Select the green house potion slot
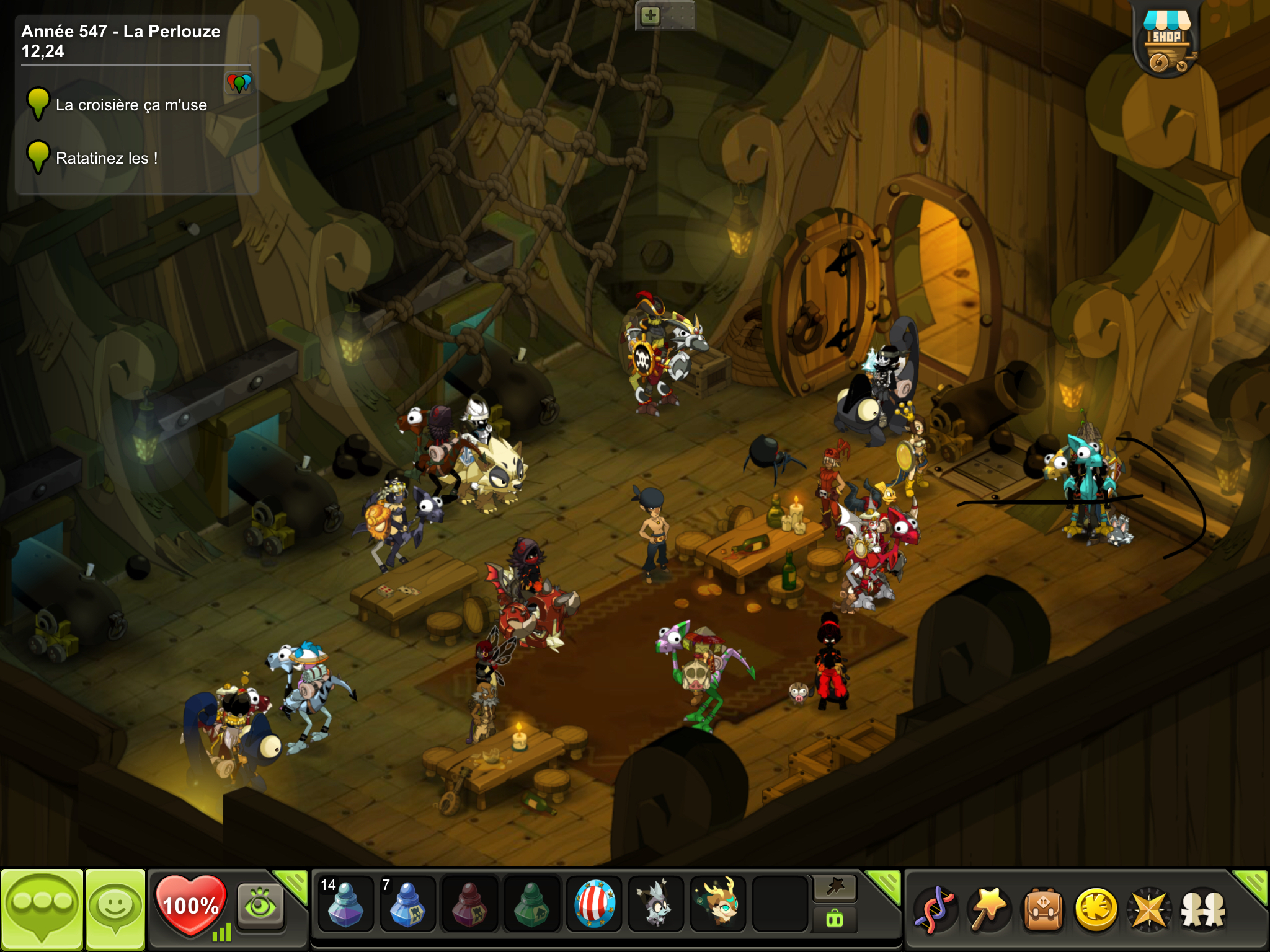The image size is (1270, 952). [531, 904]
